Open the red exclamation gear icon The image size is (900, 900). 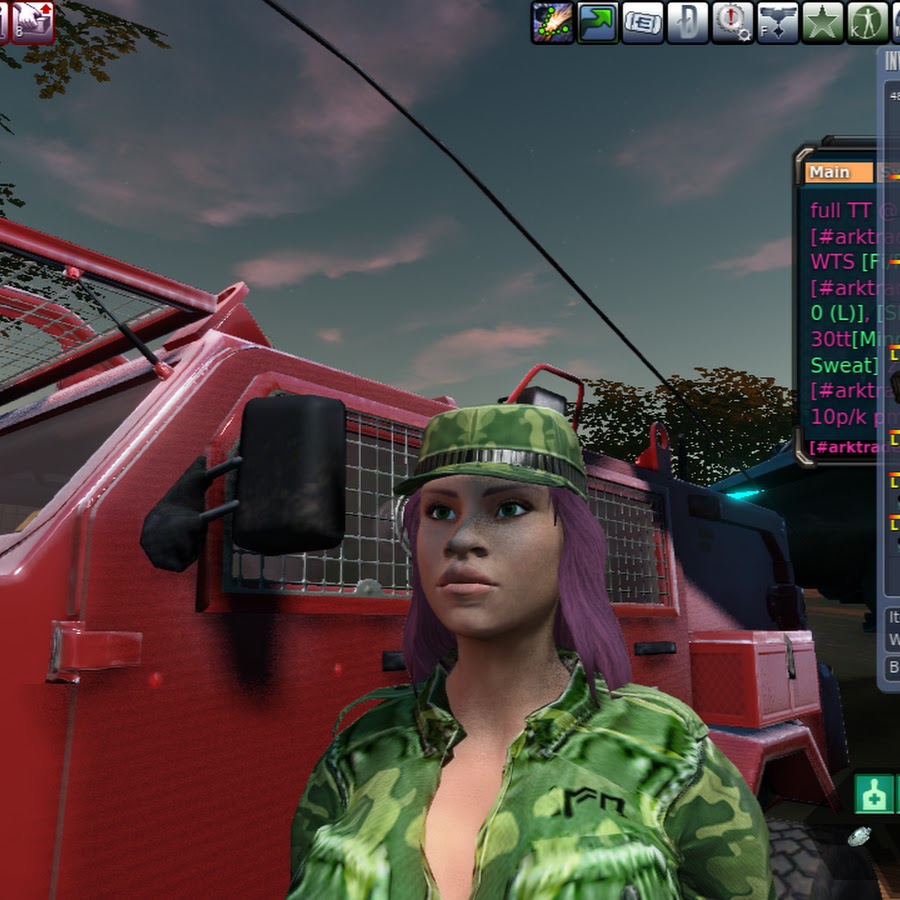click(x=733, y=22)
